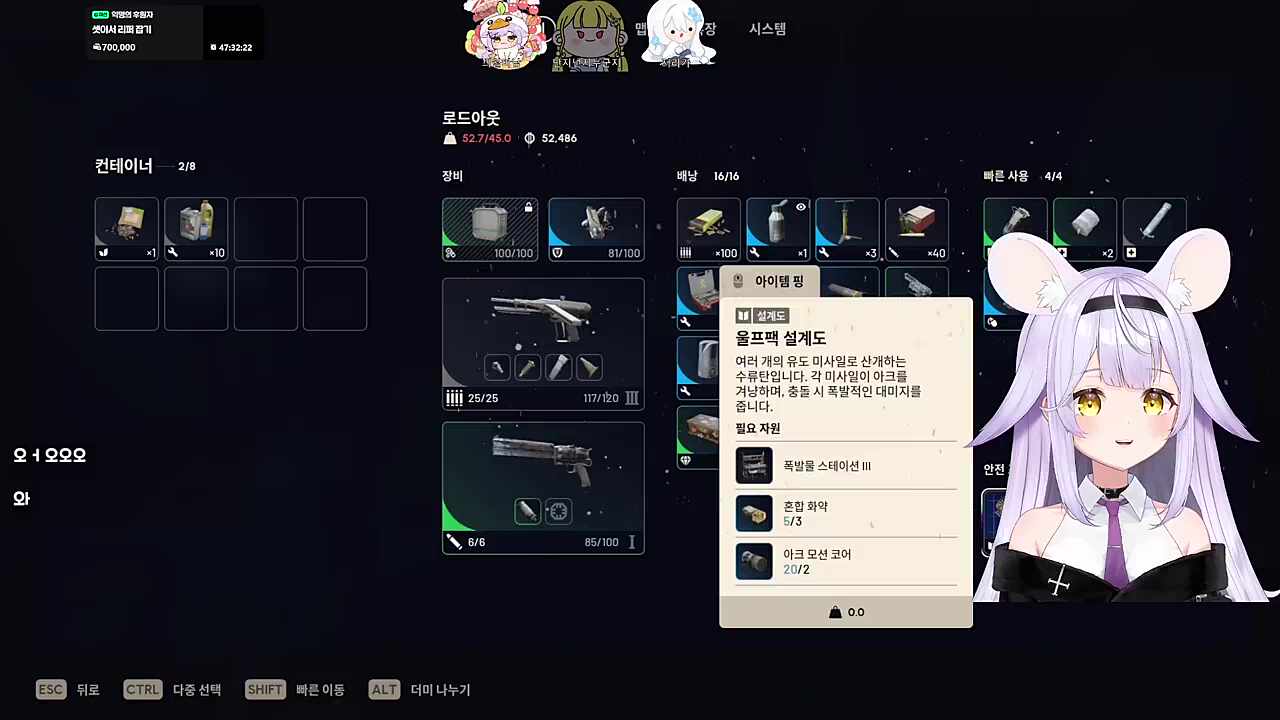The height and width of the screenshot is (720, 1280).
Task: Click the 아크 모션 코어 resource icon
Action: coord(754,561)
